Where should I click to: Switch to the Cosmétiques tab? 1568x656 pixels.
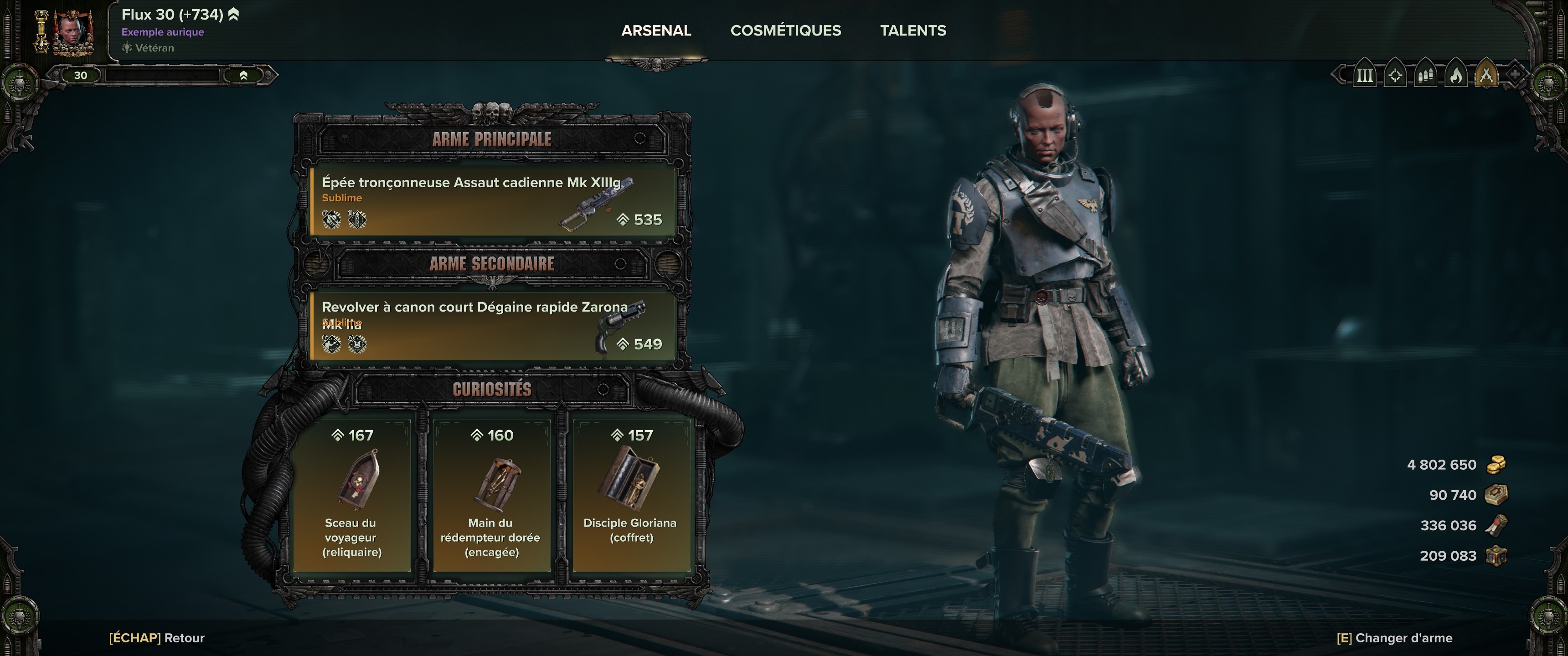(785, 31)
